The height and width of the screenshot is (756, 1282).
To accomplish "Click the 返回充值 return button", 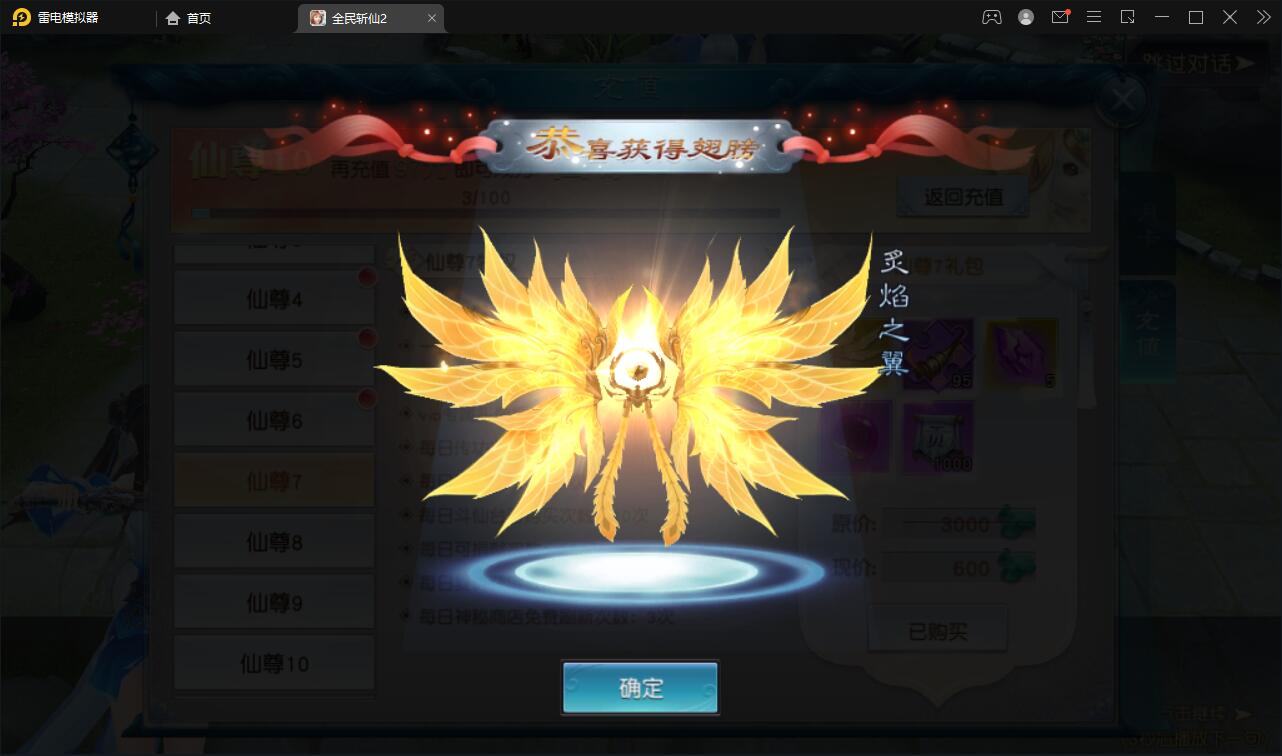I will tap(964, 195).
